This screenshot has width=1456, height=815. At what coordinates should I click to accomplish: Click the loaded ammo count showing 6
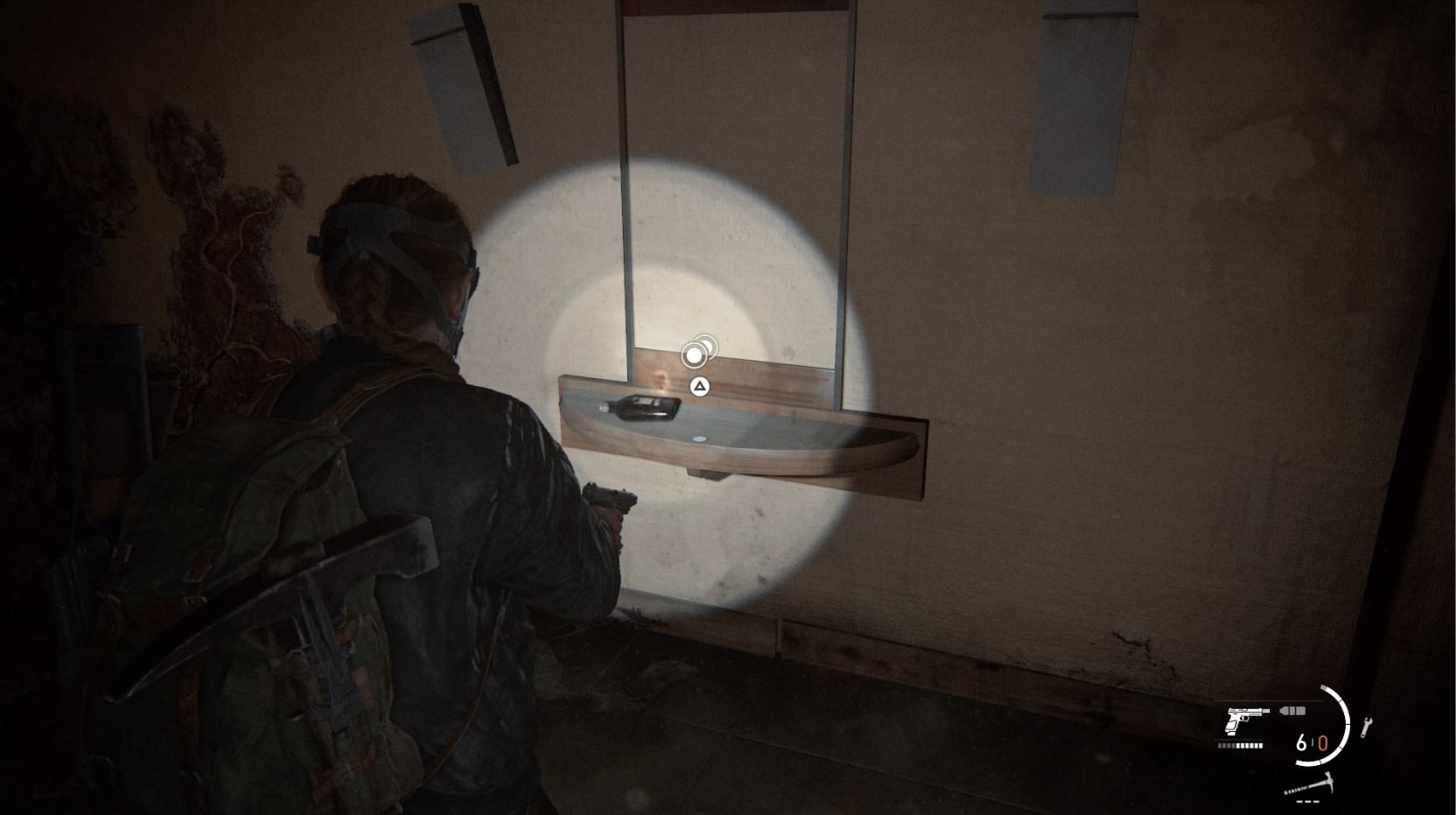(1302, 742)
